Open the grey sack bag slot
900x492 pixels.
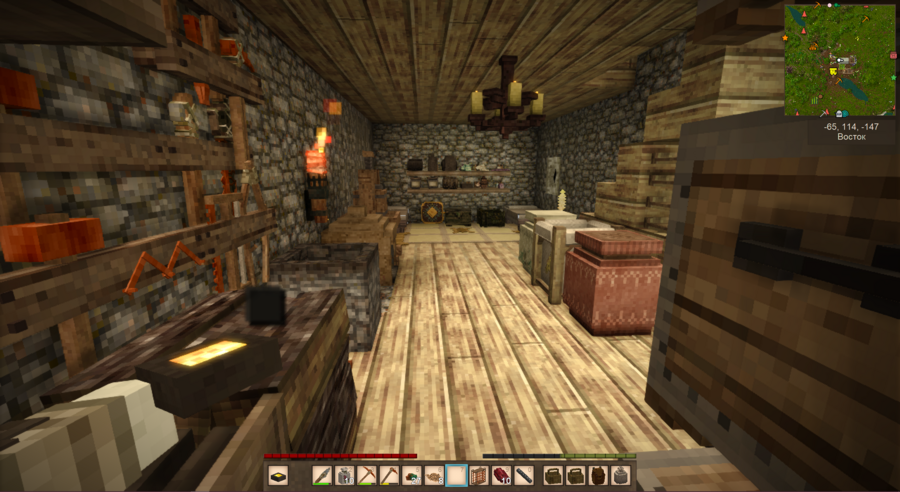coord(620,476)
